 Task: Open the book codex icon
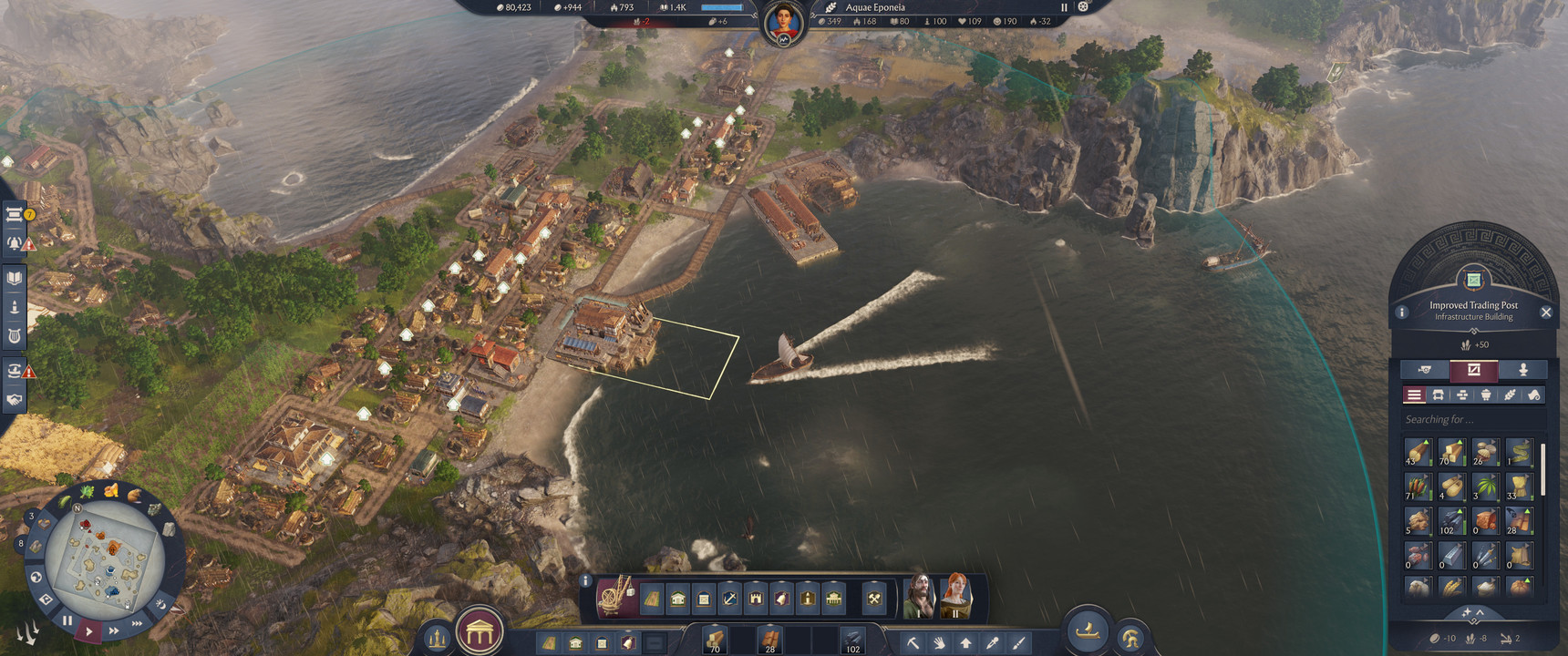point(15,278)
